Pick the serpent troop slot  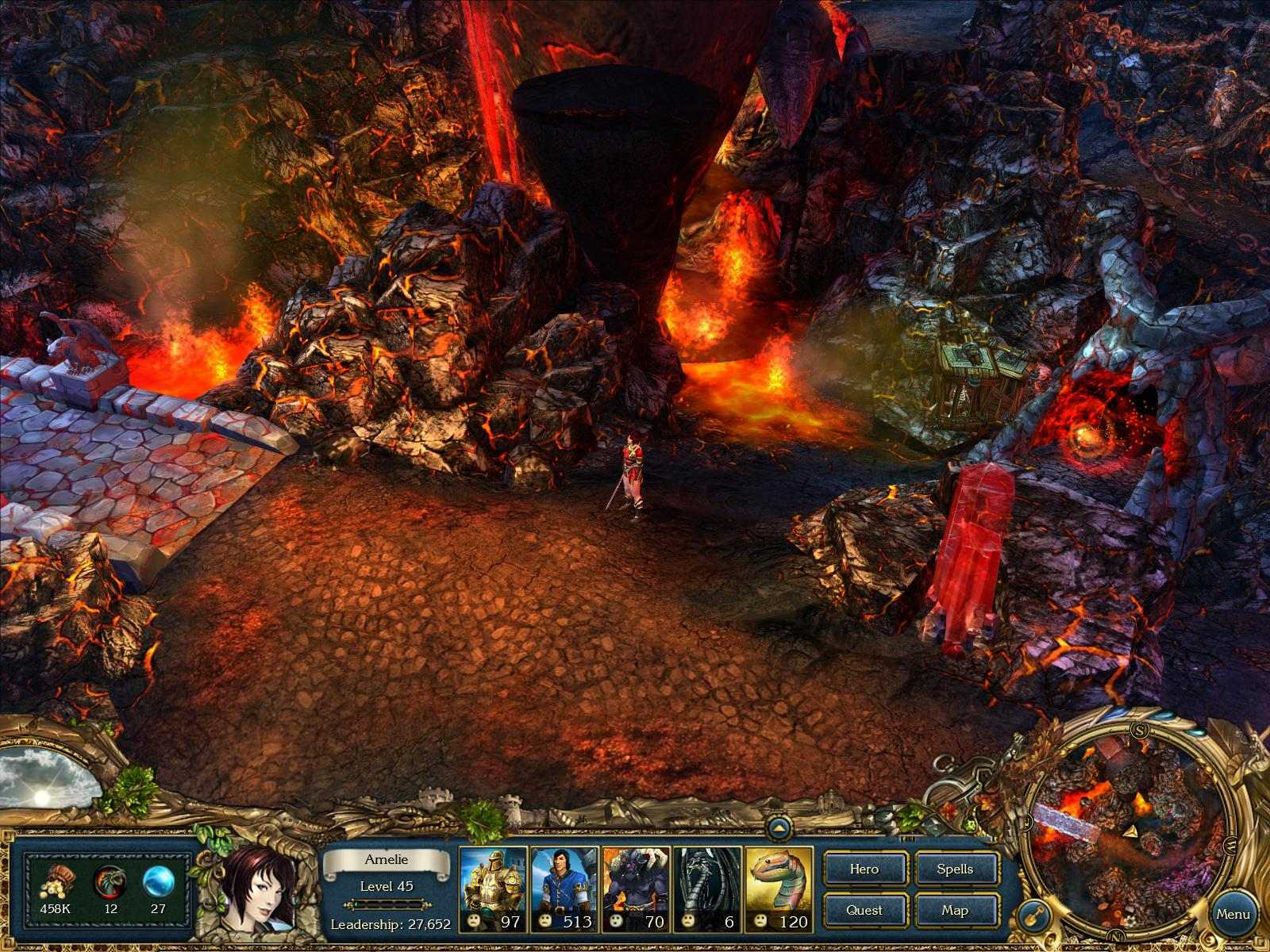[x=778, y=889]
